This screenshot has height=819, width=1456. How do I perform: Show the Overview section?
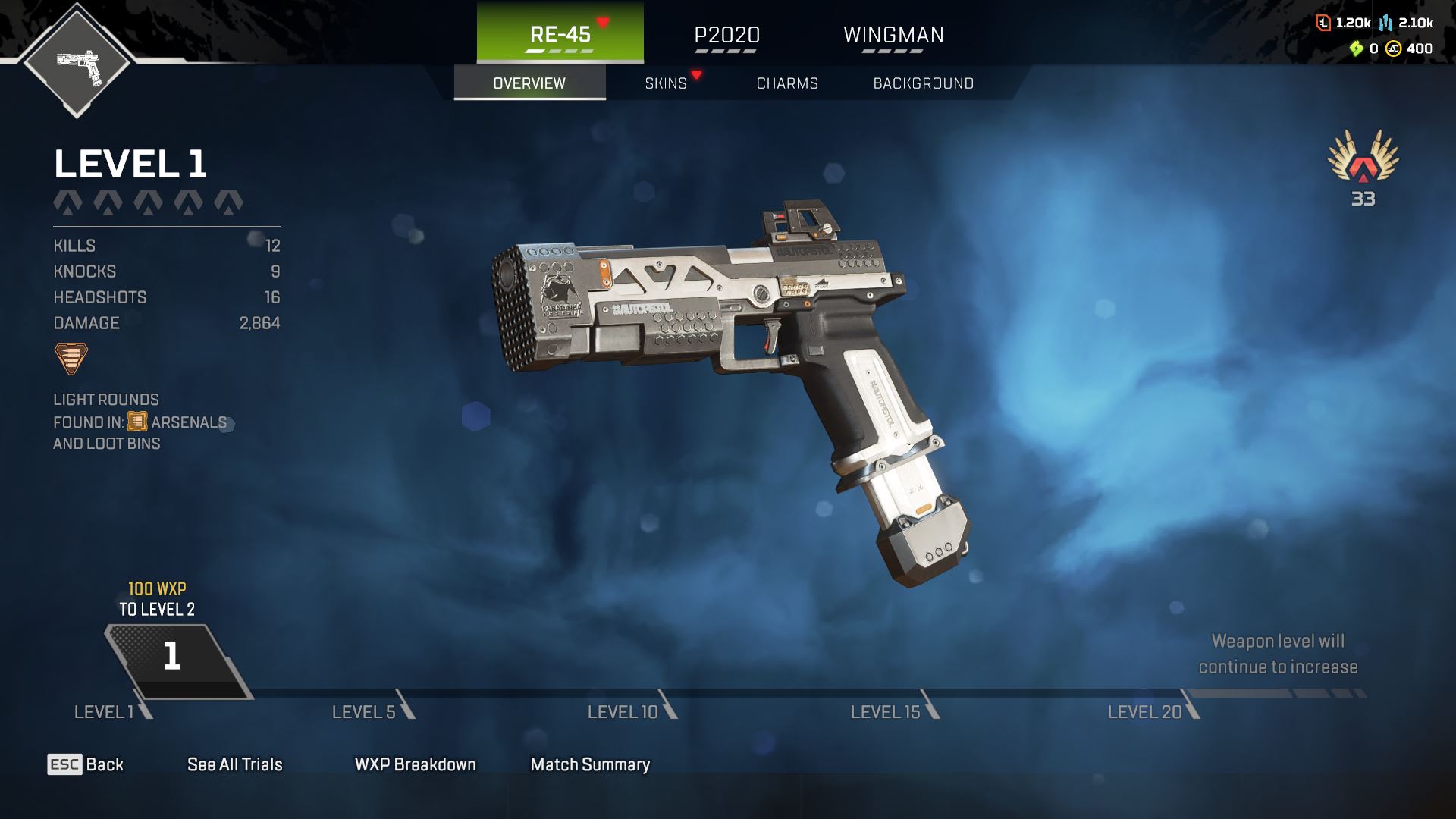click(529, 83)
